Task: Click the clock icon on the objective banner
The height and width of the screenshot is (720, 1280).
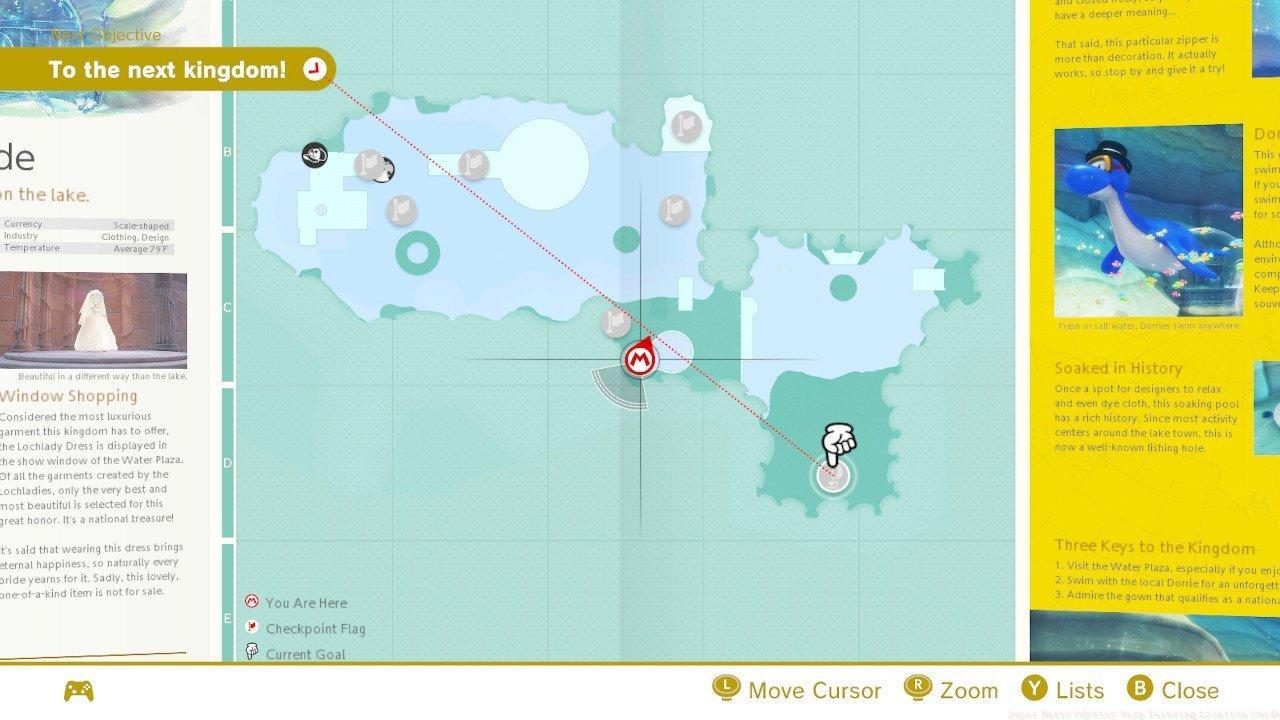Action: tap(316, 69)
